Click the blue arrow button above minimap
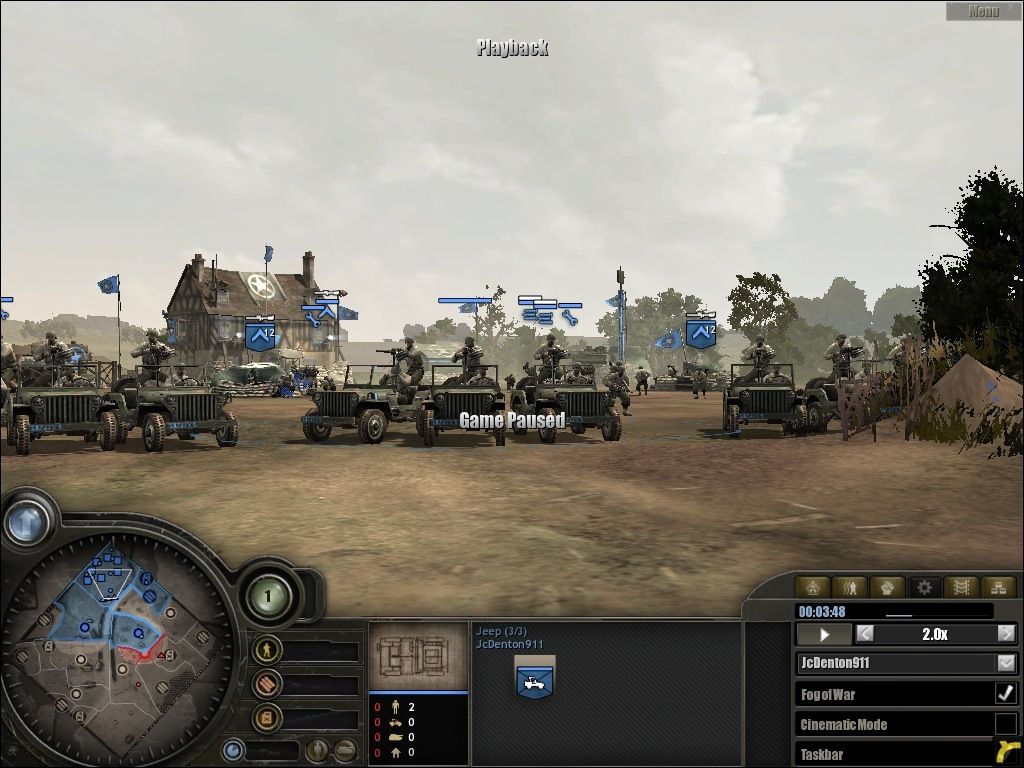 coord(27,521)
